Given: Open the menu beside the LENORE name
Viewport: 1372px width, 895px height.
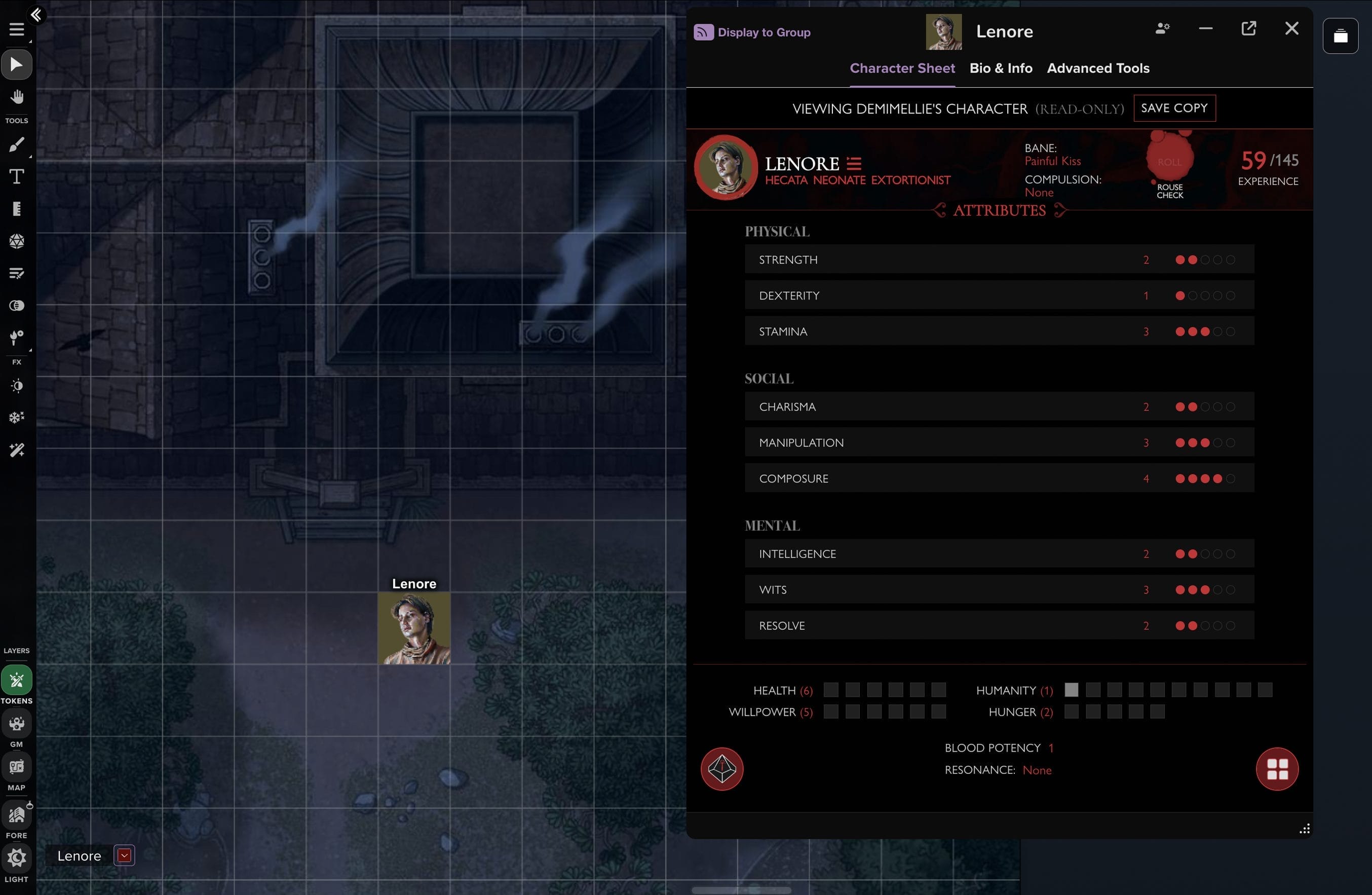Looking at the screenshot, I should tap(853, 163).
